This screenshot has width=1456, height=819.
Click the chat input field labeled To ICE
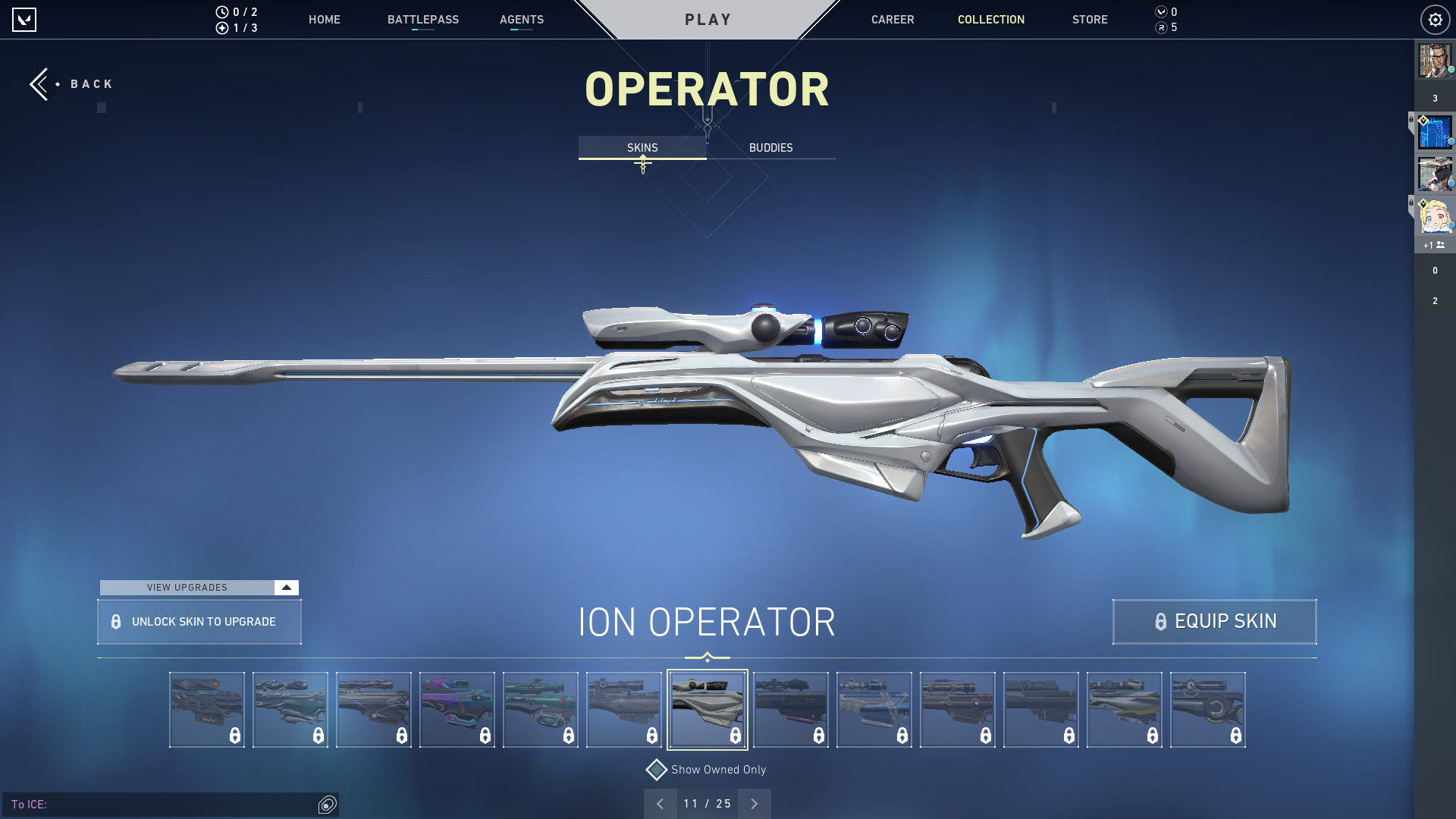(152, 805)
